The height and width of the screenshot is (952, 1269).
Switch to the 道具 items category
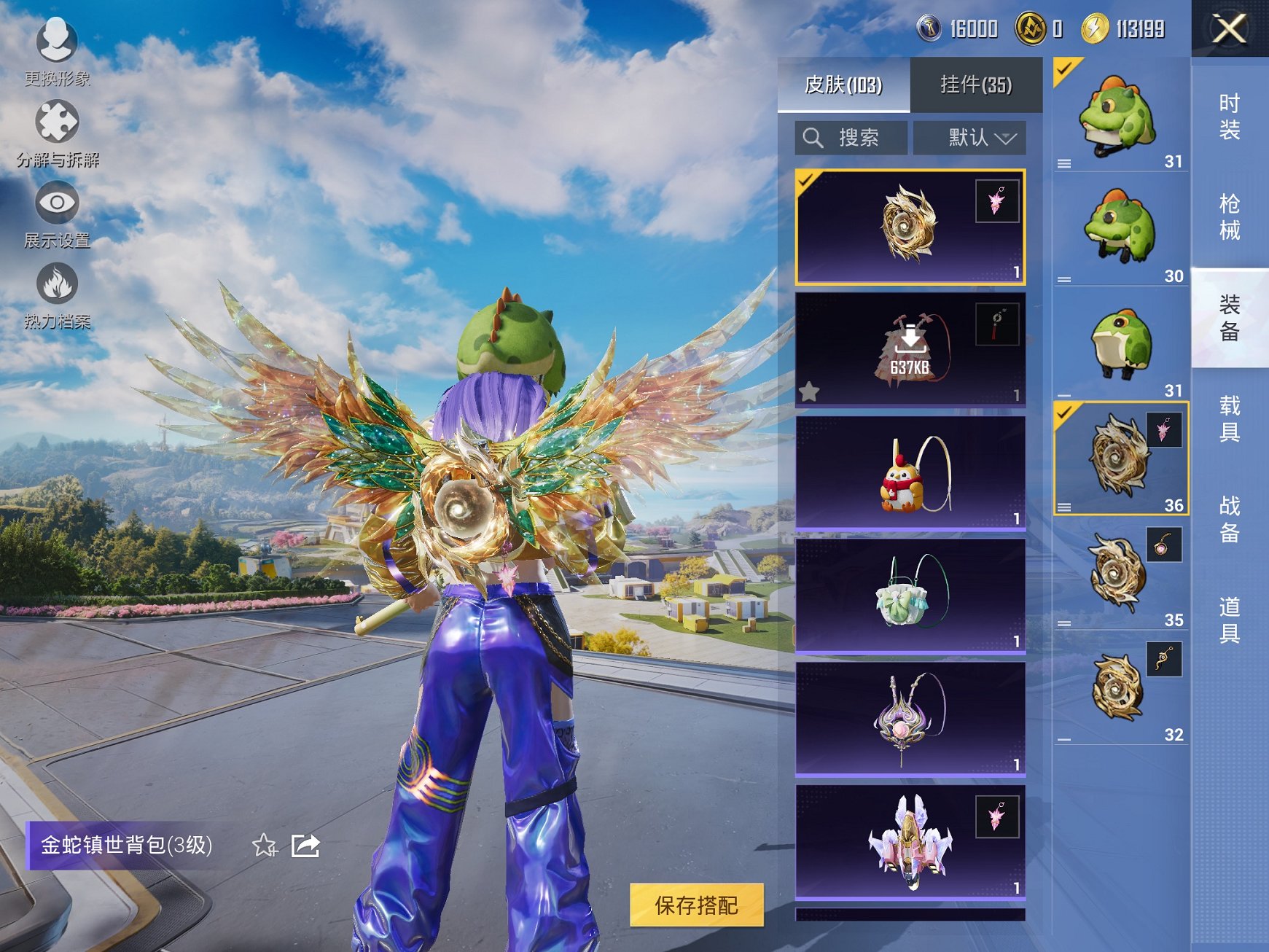(1229, 620)
